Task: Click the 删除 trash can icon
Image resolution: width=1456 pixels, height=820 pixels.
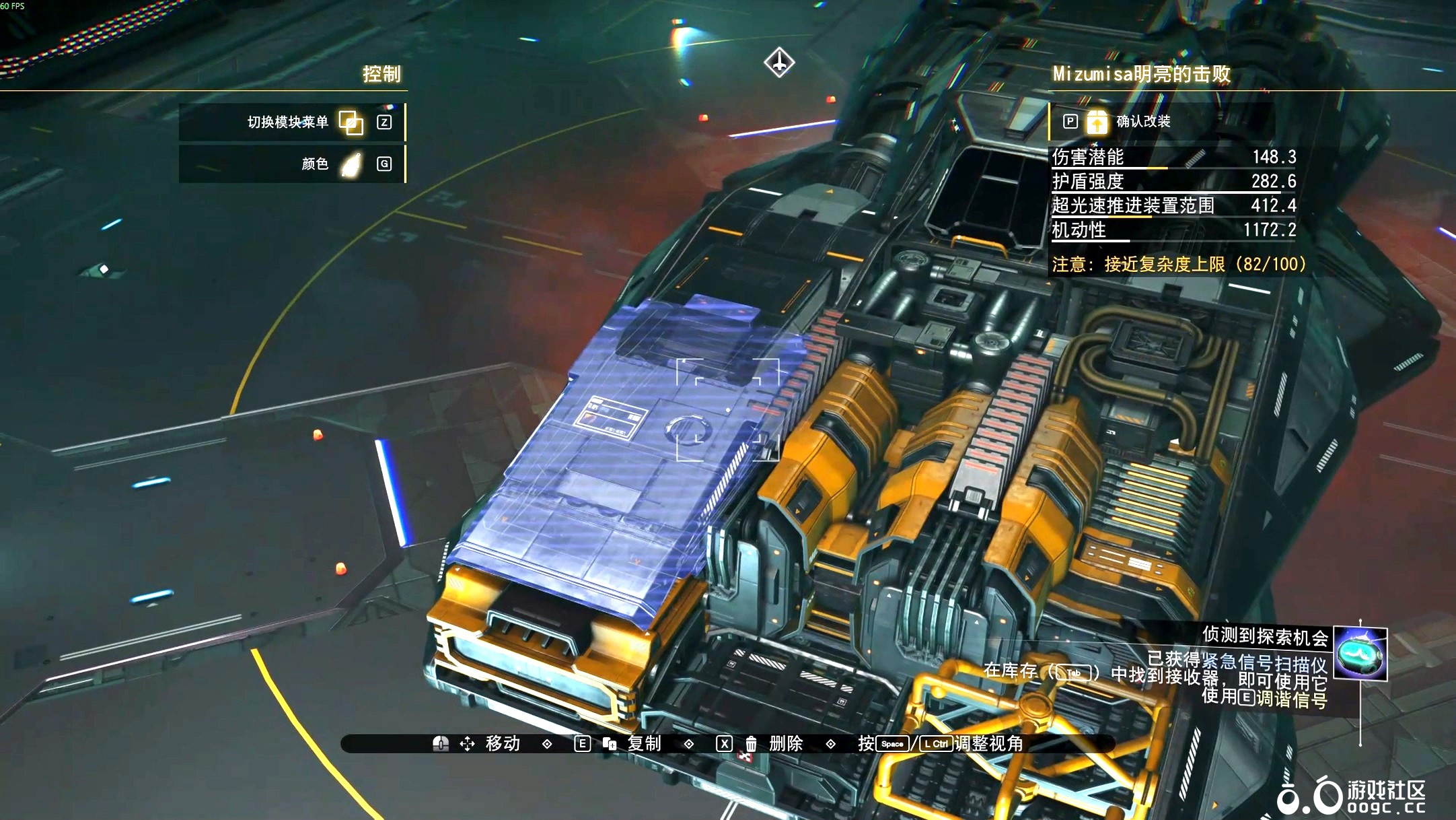Action: pos(751,744)
